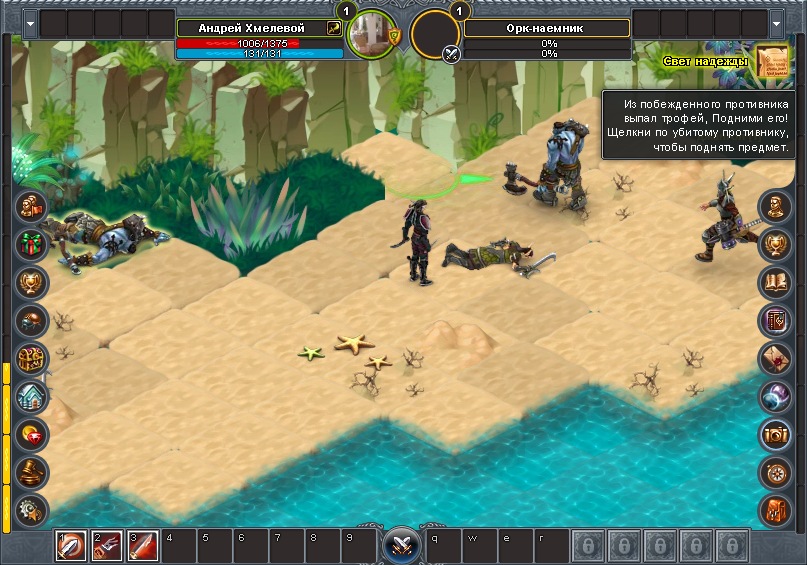Click the beetle mount icon

(x=32, y=320)
